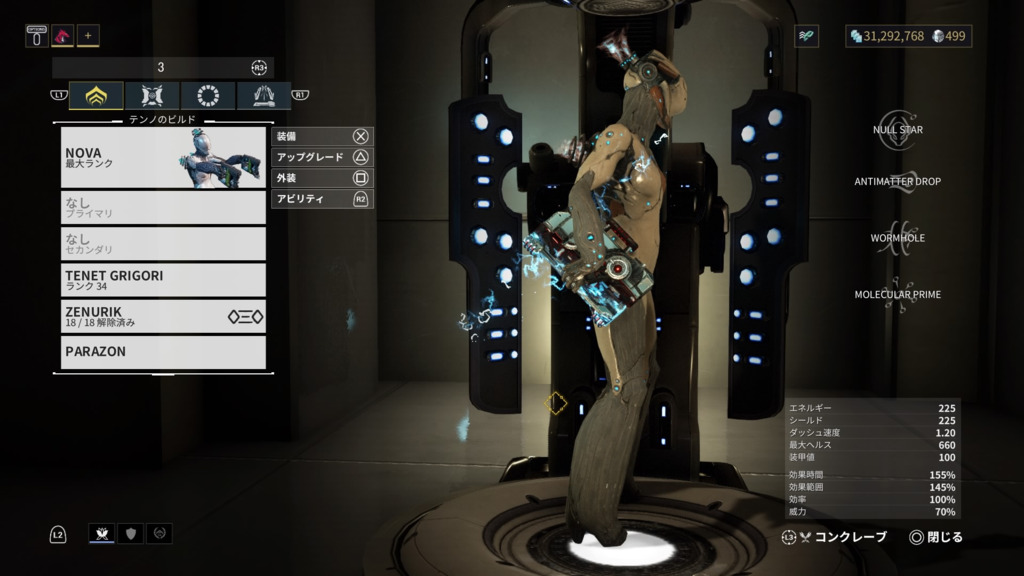
Task: Switch to the companion sentinel tab
Action: pyautogui.click(x=153, y=96)
